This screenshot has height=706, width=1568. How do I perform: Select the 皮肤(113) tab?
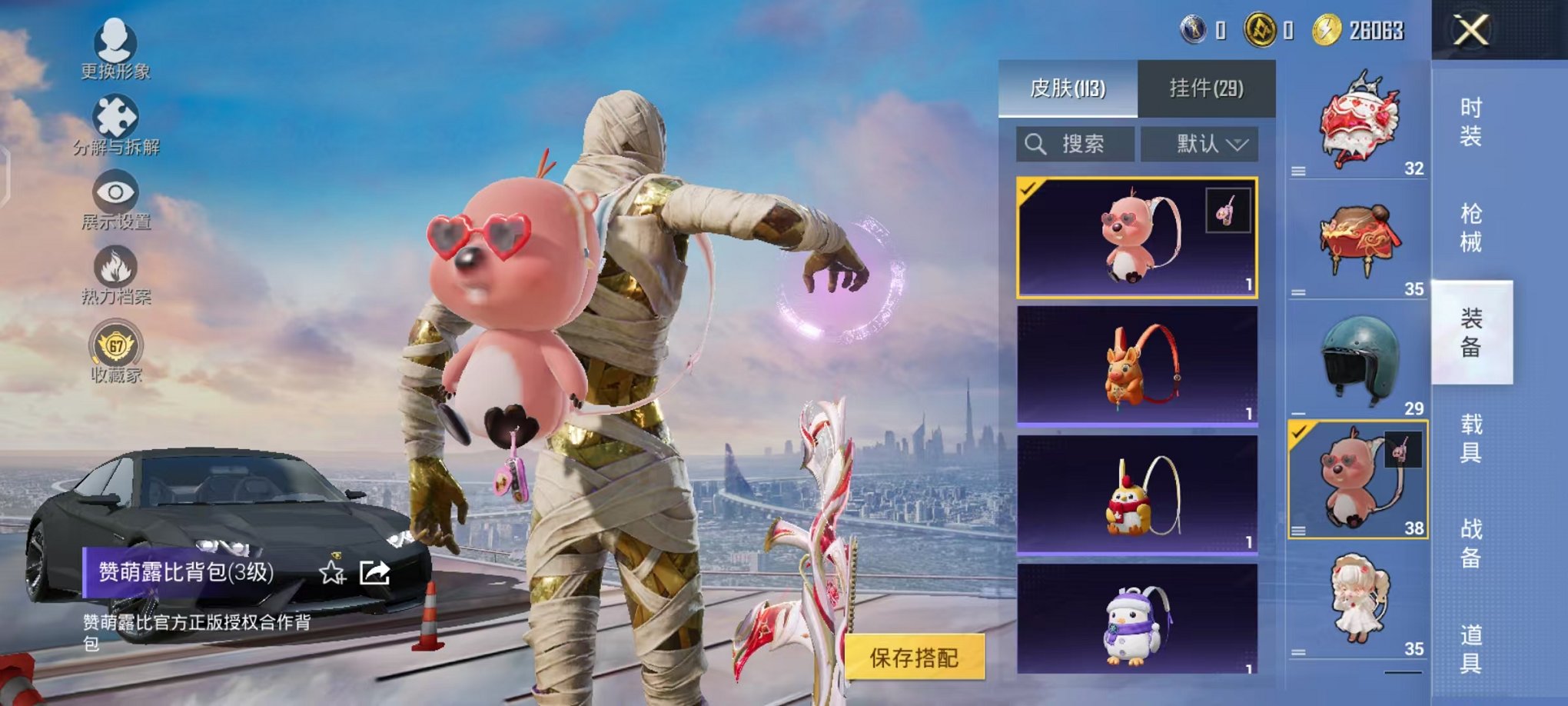pyautogui.click(x=1068, y=87)
